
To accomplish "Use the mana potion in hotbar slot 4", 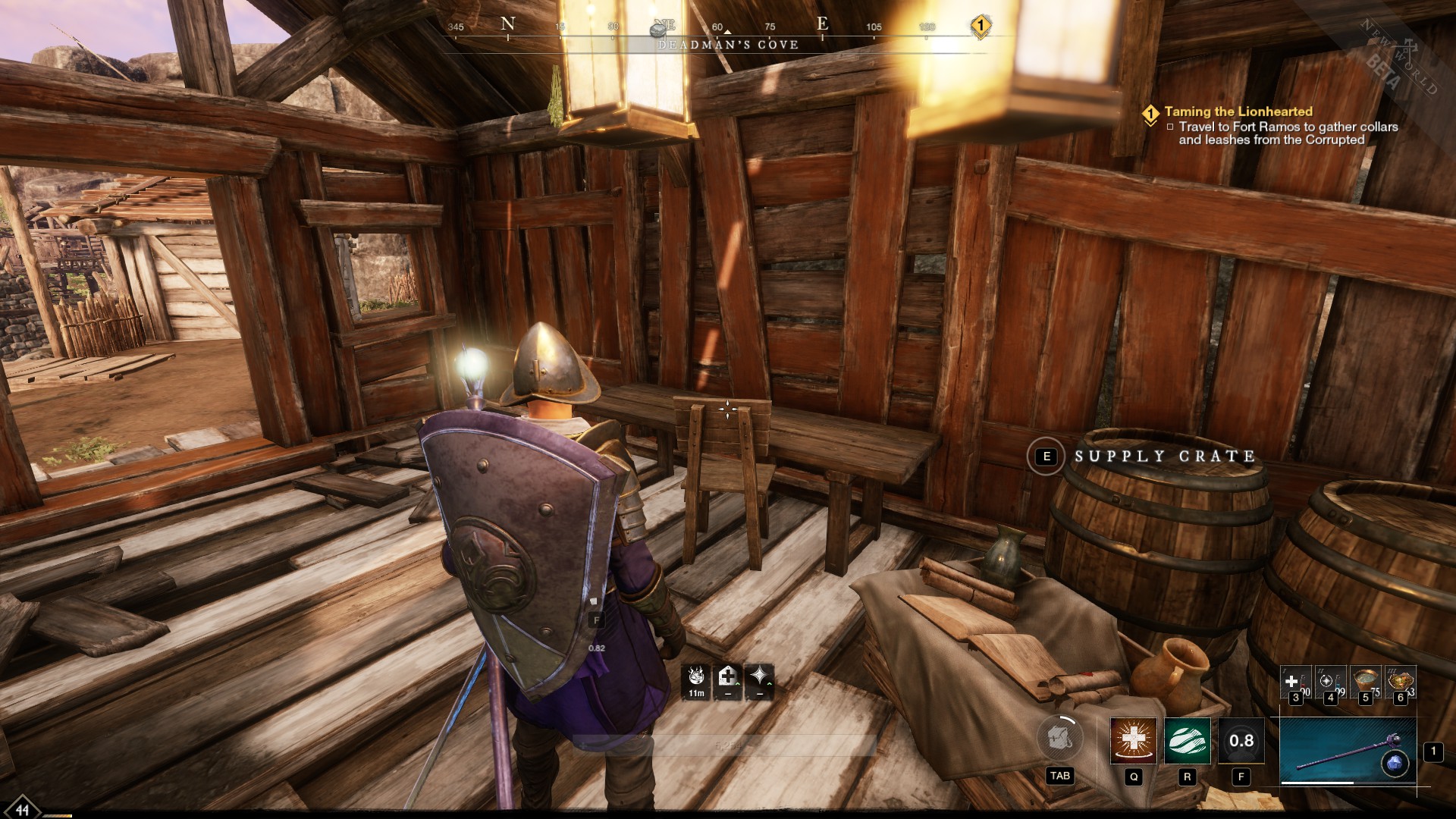I will pos(1330,680).
